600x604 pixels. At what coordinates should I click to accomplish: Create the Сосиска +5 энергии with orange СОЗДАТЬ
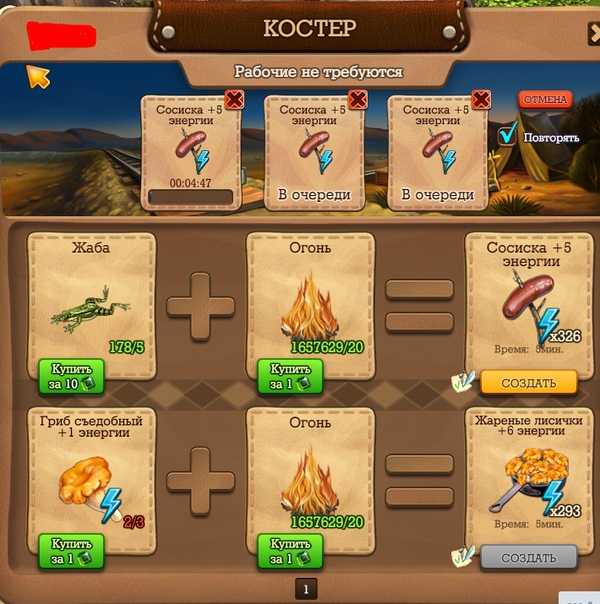click(529, 383)
